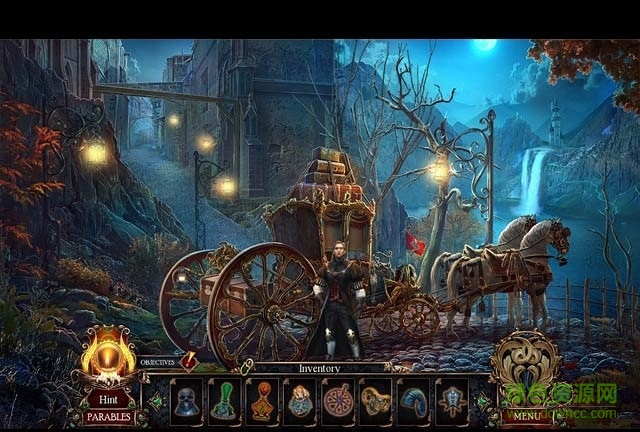The width and height of the screenshot is (640, 432).
Task: Select the blue shield emblem item
Action: pyautogui.click(x=450, y=401)
